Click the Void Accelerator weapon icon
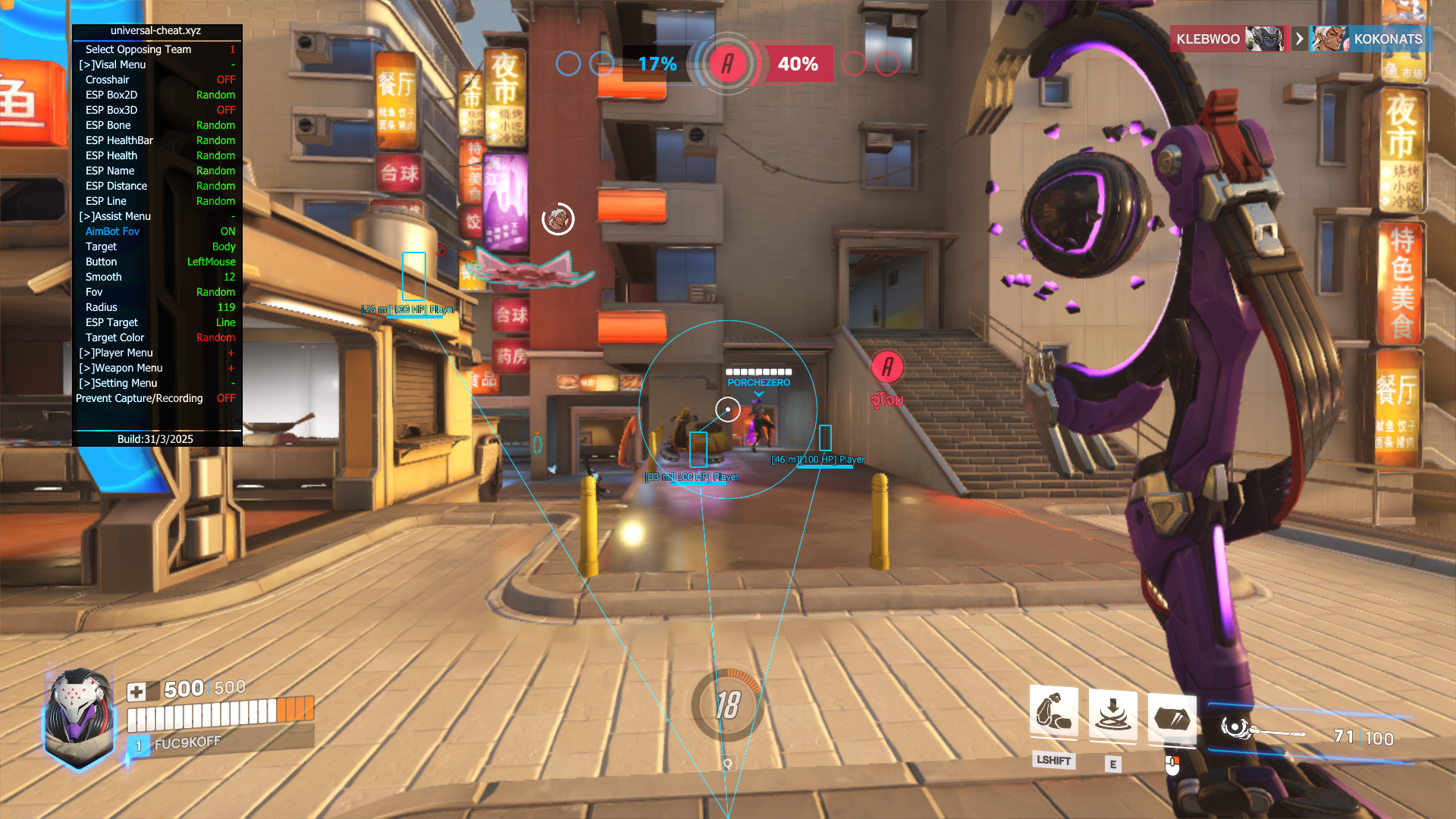This screenshot has width=1456, height=819. tap(1262, 730)
